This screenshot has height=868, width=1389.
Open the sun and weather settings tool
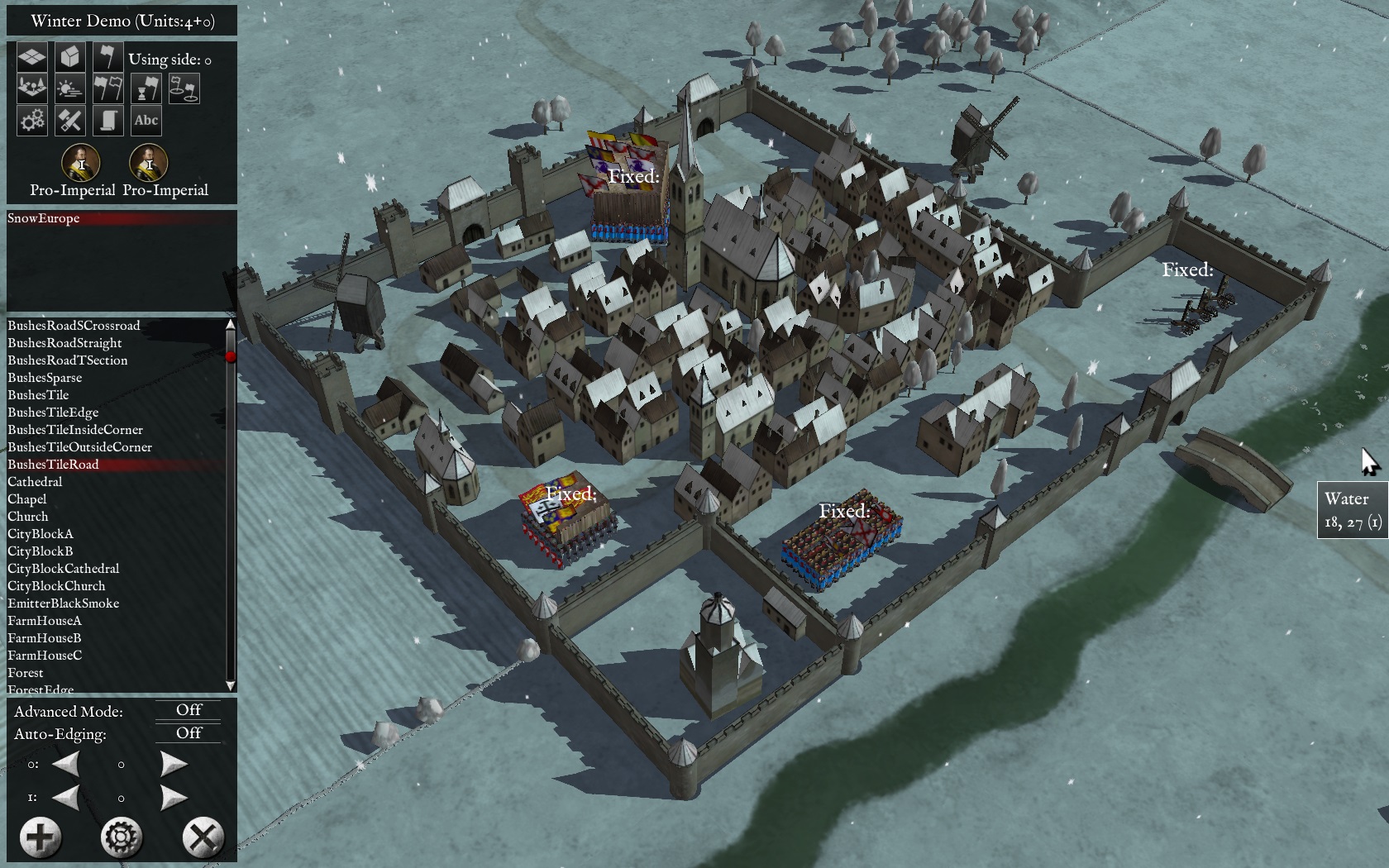(x=70, y=88)
